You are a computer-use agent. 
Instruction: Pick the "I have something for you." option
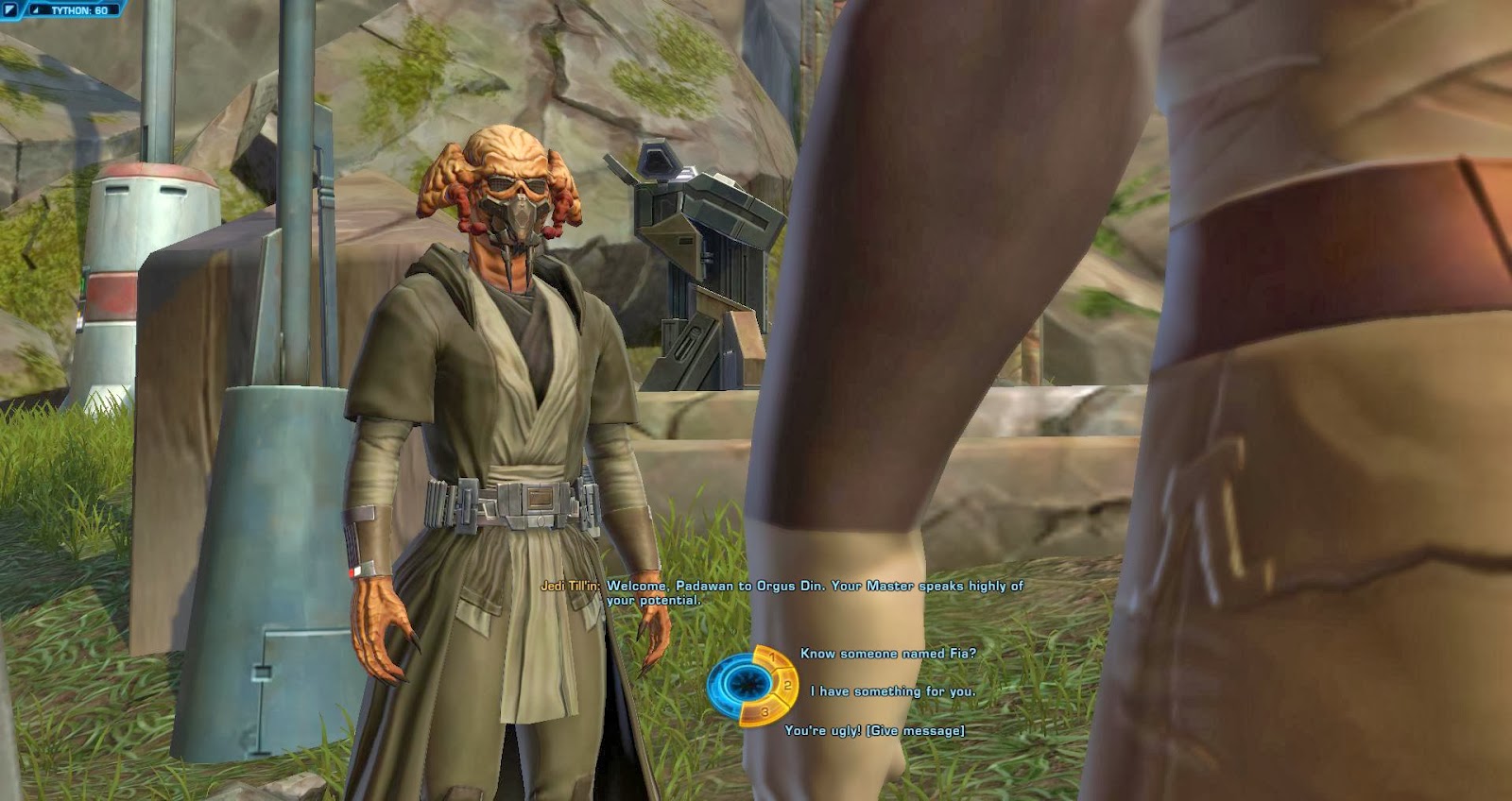[894, 691]
